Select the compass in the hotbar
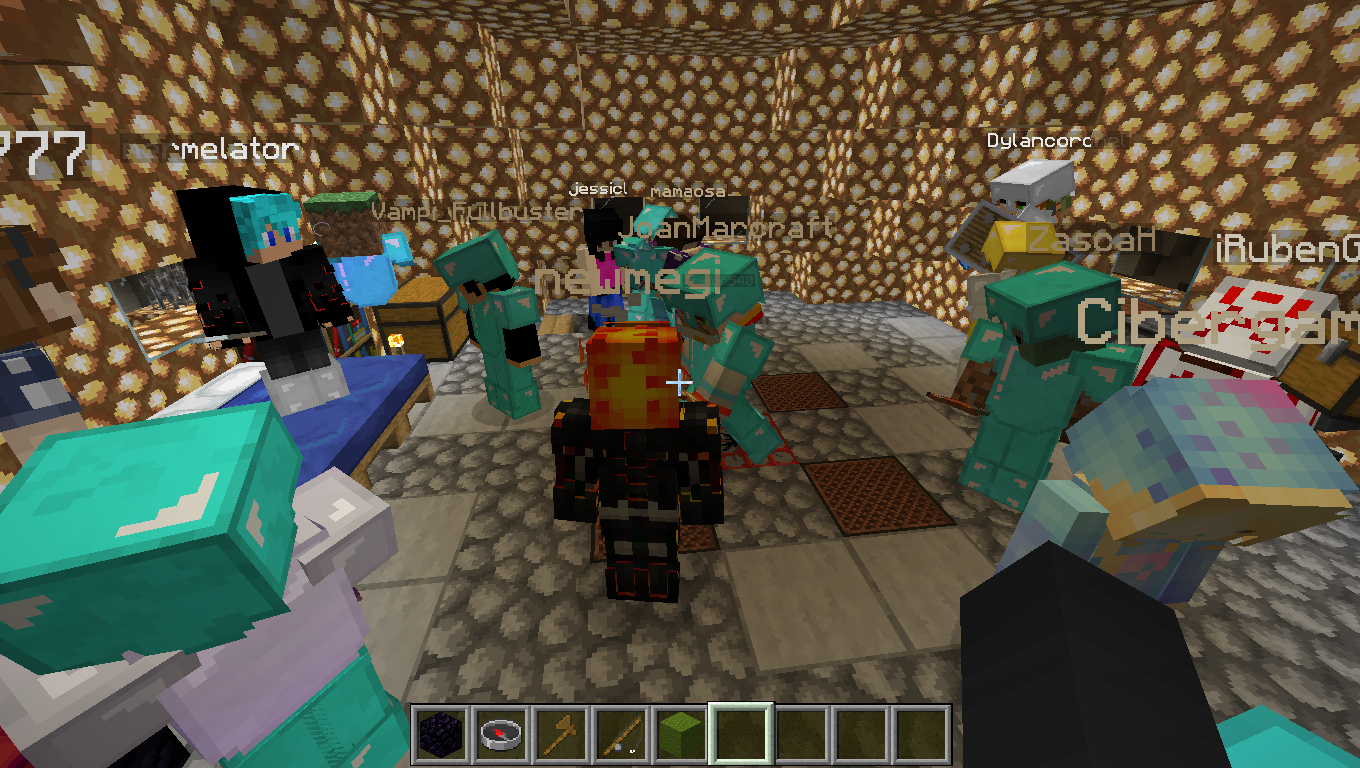Viewport: 1360px width, 768px height. pyautogui.click(x=500, y=735)
